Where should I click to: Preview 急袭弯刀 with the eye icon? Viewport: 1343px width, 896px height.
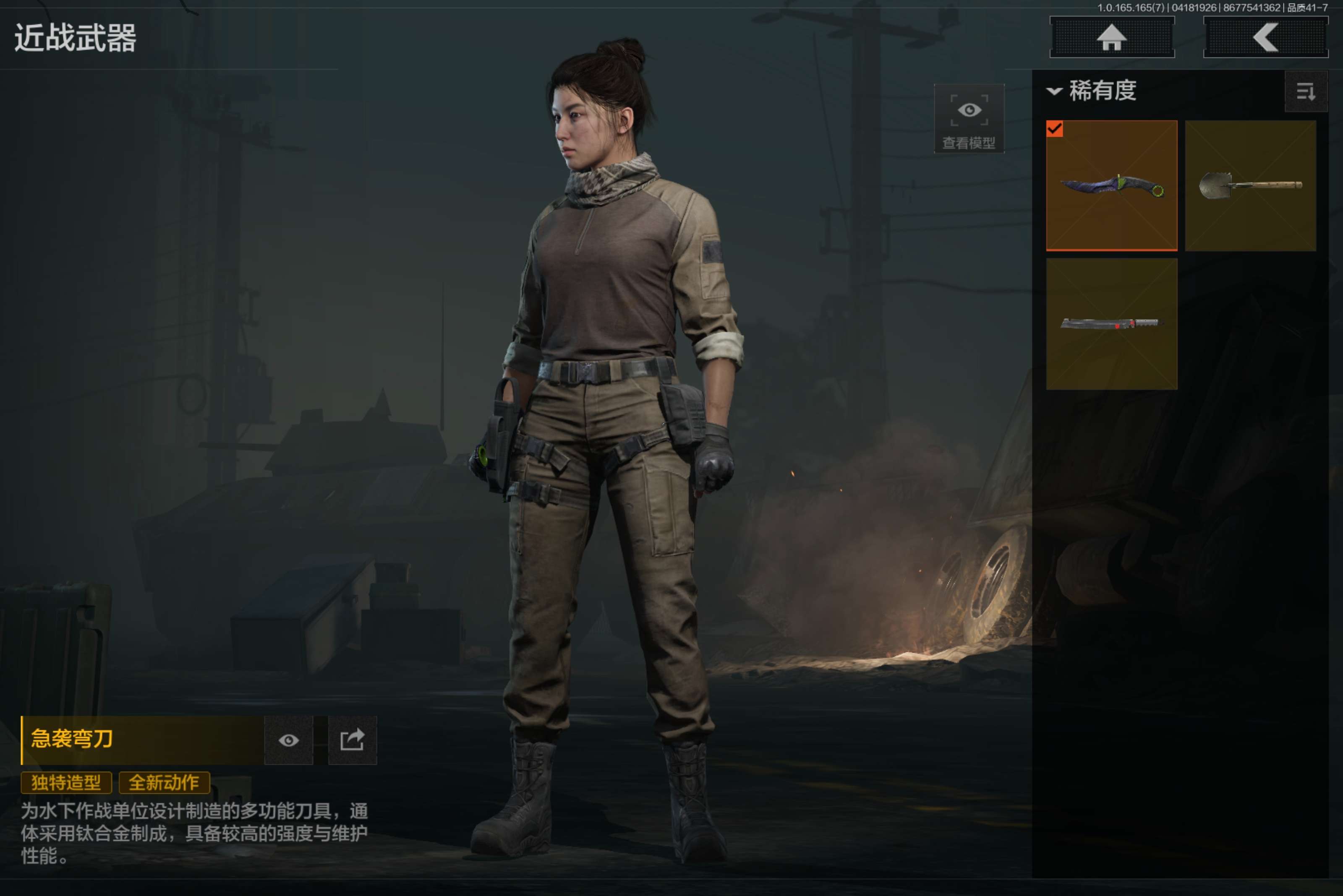(289, 740)
